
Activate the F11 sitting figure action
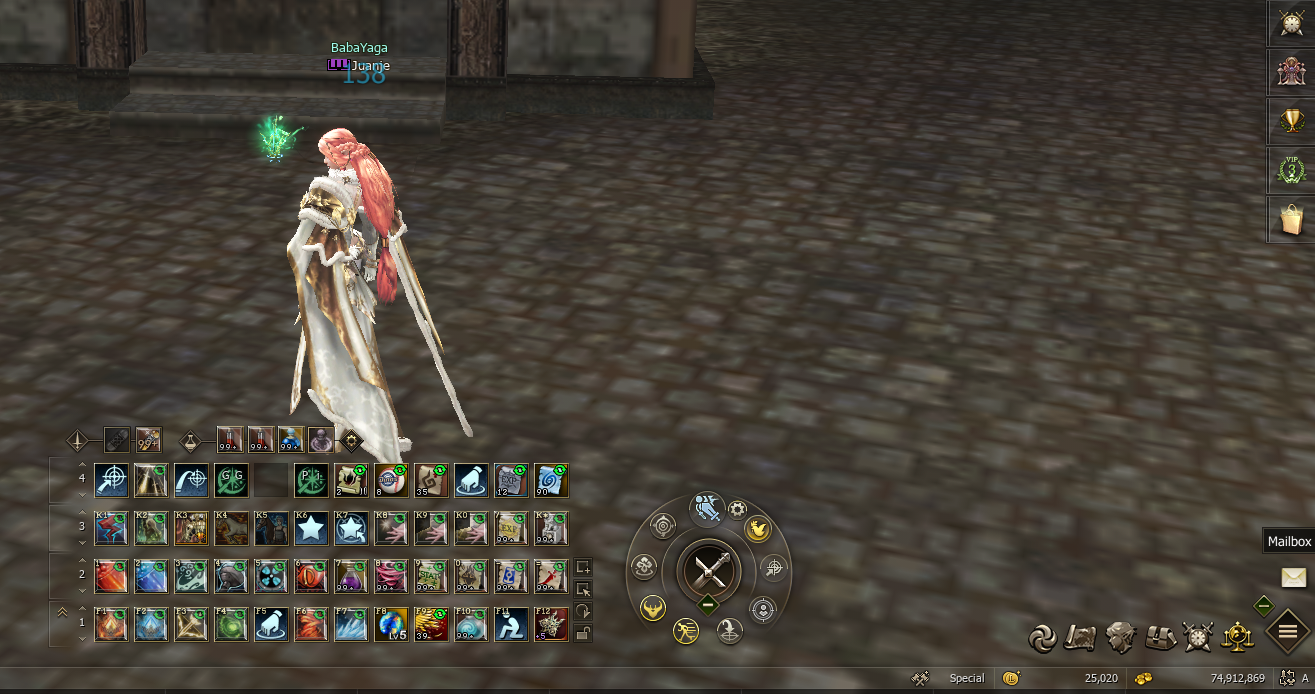coord(510,624)
